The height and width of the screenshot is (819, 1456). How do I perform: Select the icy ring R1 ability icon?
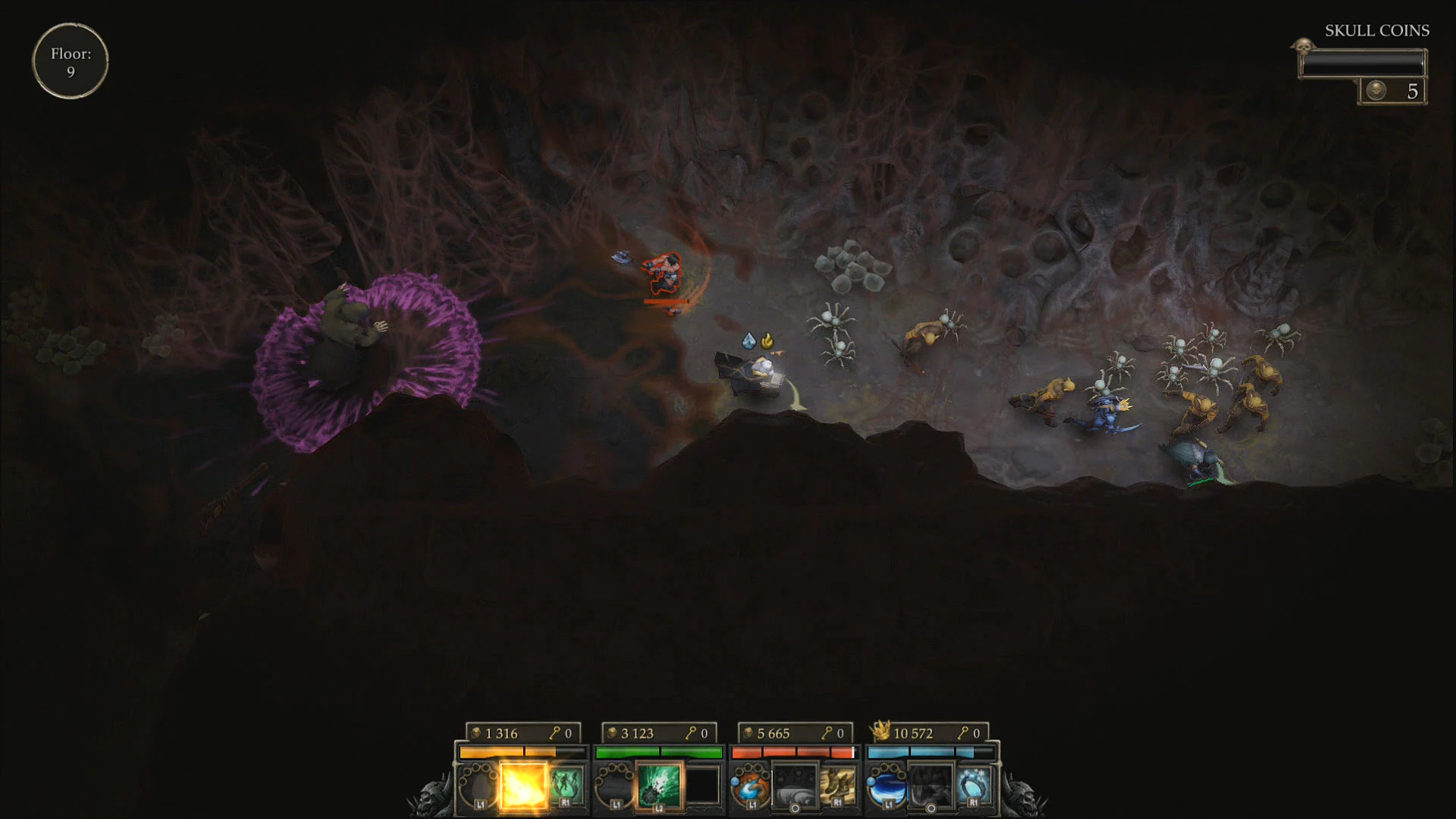click(x=974, y=783)
